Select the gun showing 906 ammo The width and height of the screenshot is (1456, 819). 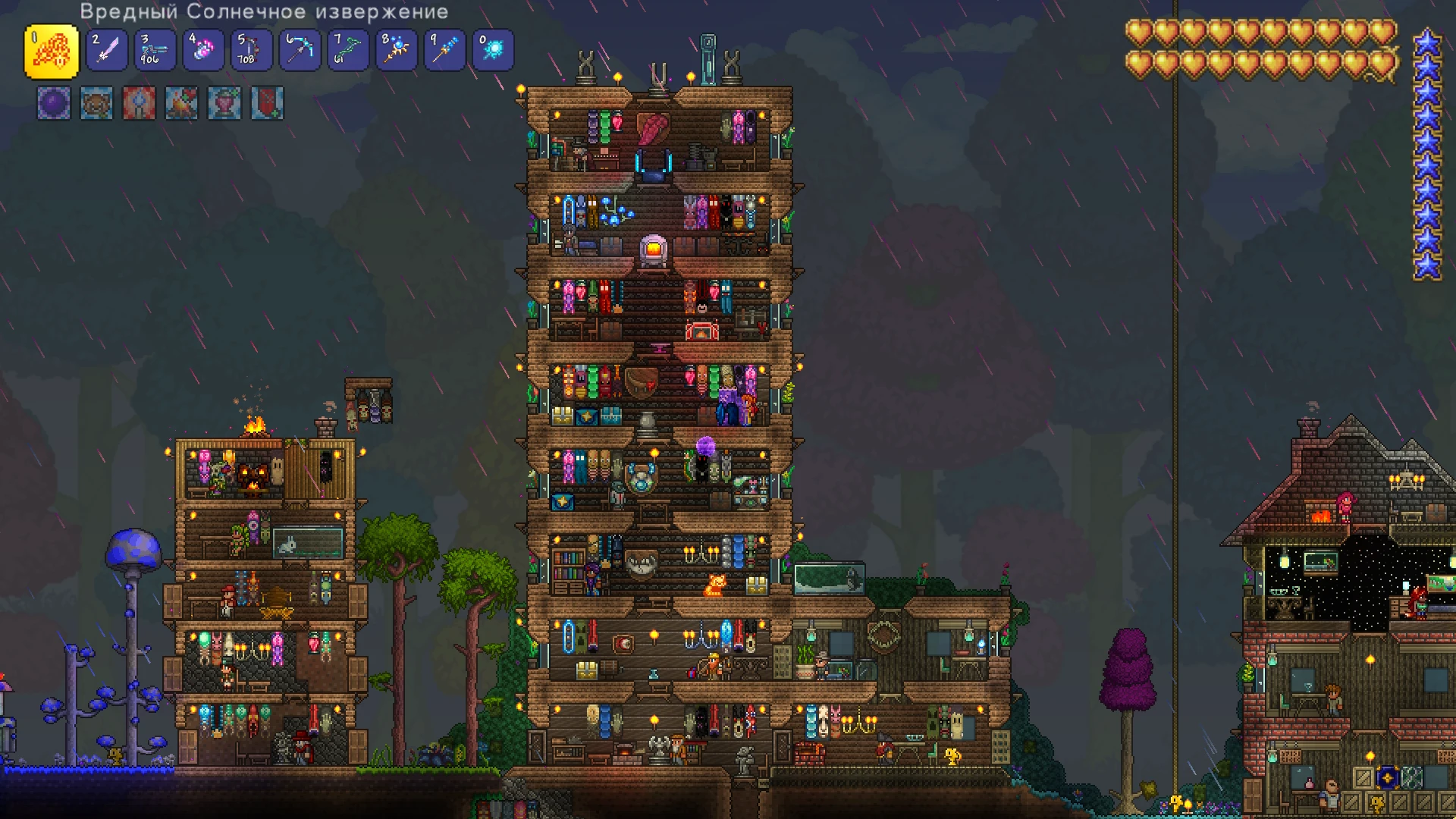(x=154, y=49)
